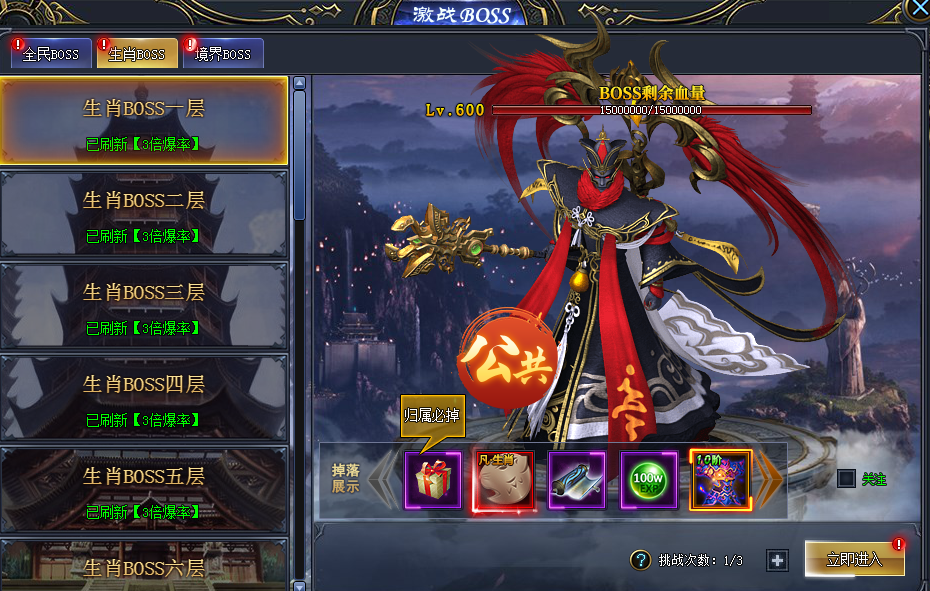Check the green 100w EXP orb

click(x=649, y=480)
